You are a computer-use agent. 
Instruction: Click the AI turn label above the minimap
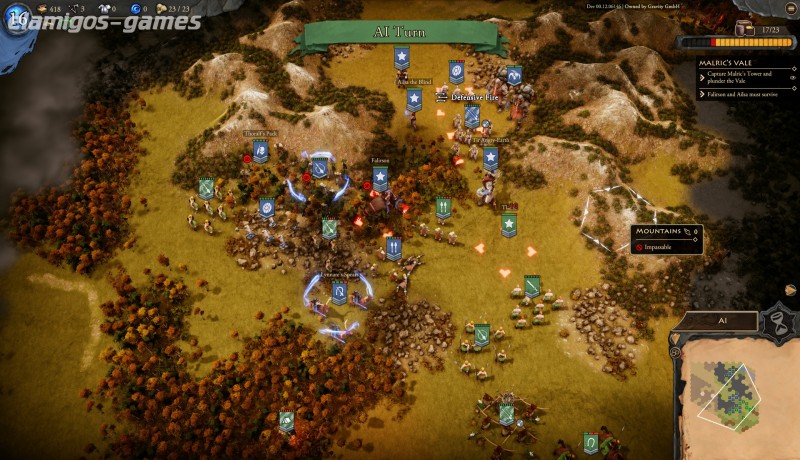point(722,321)
